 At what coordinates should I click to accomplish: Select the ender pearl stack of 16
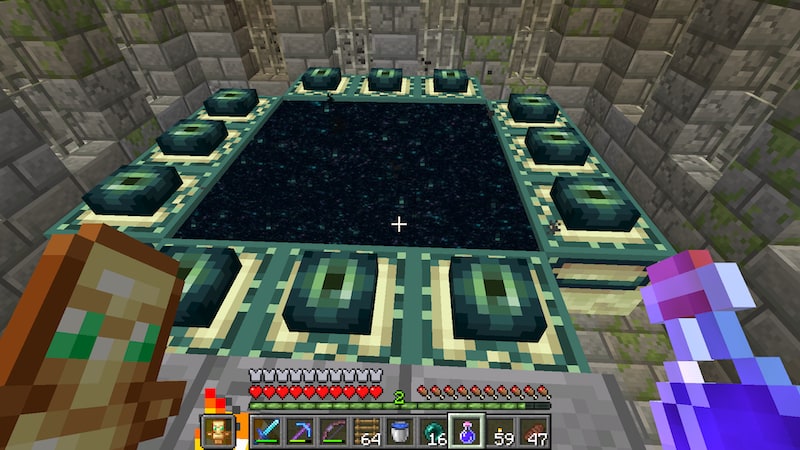434,432
